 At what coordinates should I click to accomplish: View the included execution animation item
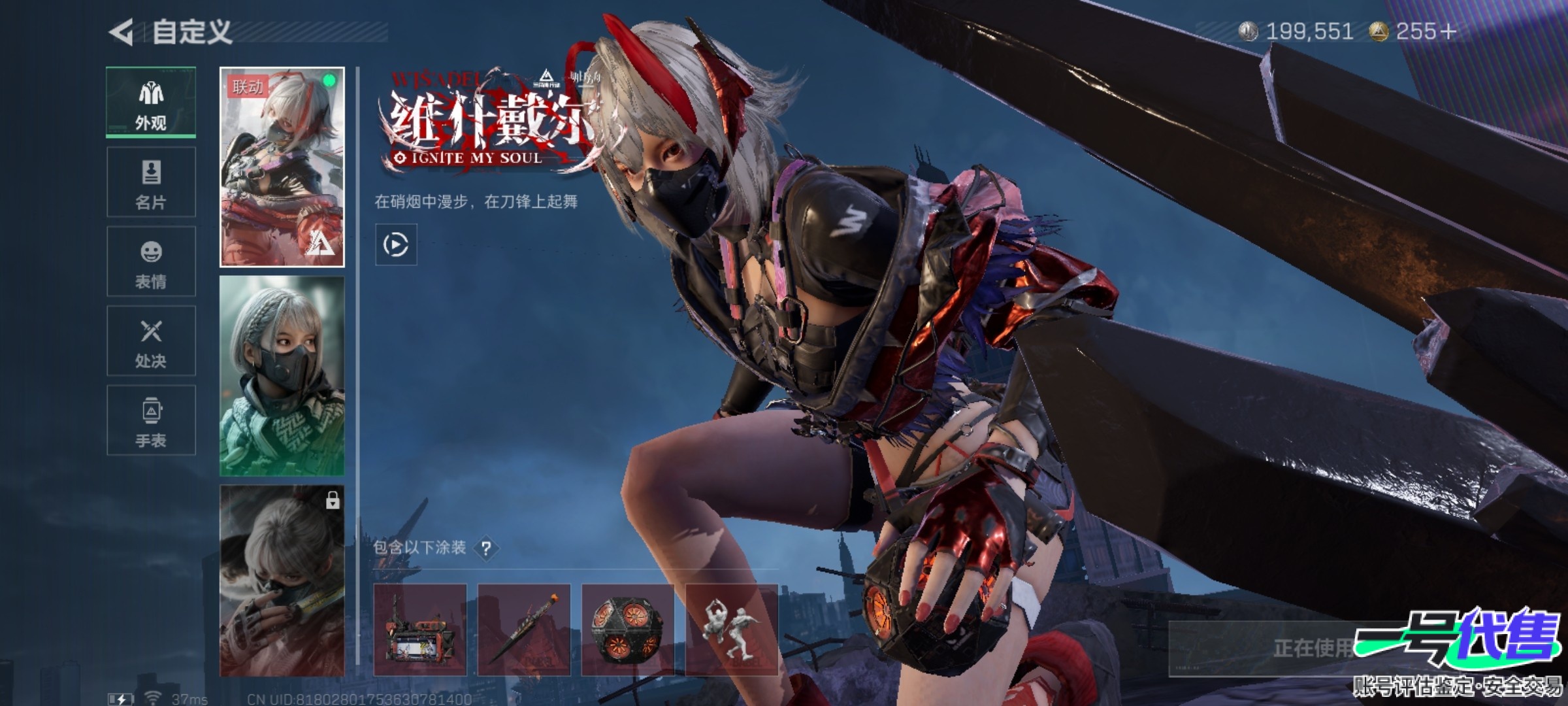tap(731, 630)
